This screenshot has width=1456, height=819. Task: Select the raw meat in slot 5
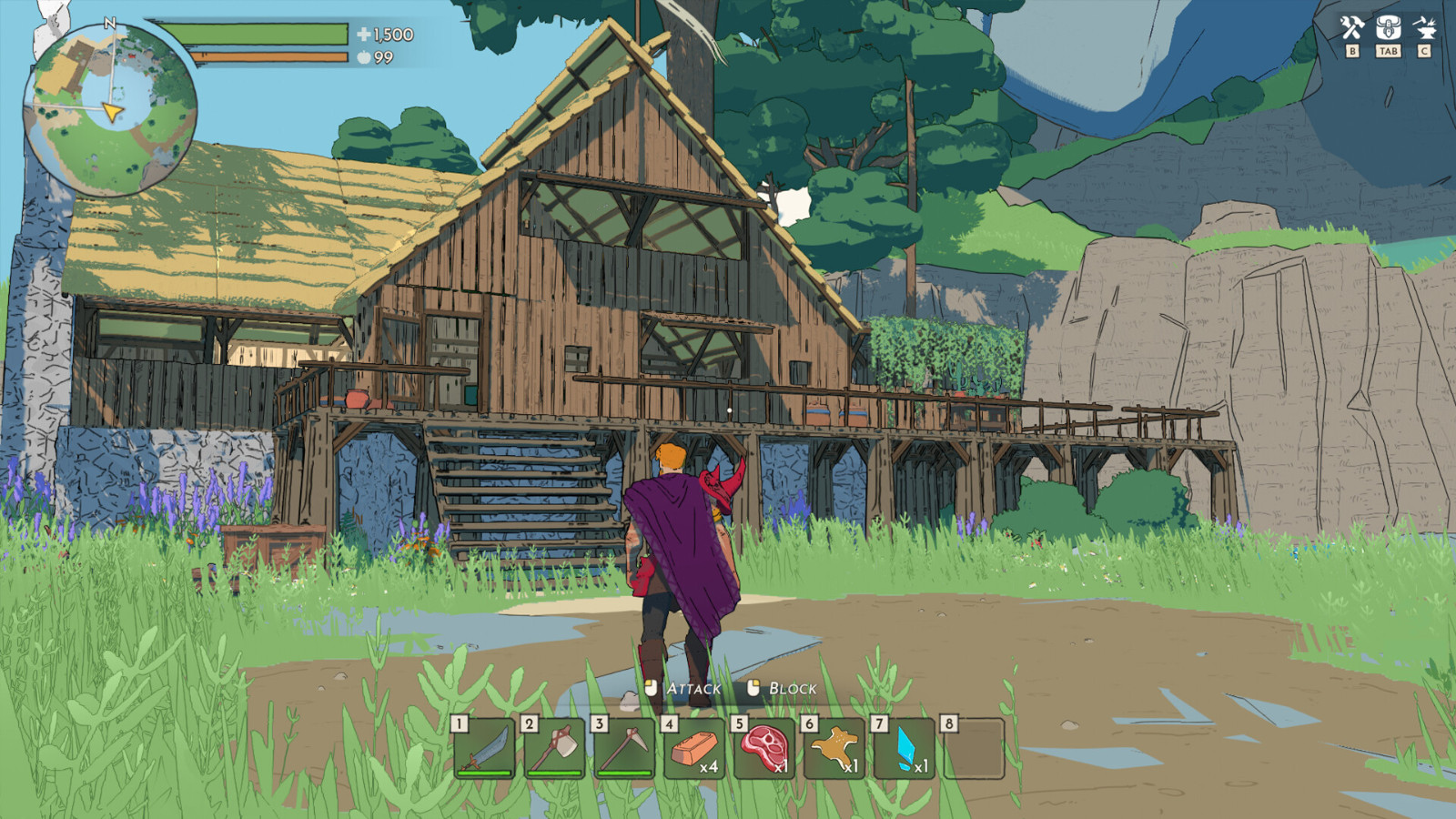pos(763,748)
